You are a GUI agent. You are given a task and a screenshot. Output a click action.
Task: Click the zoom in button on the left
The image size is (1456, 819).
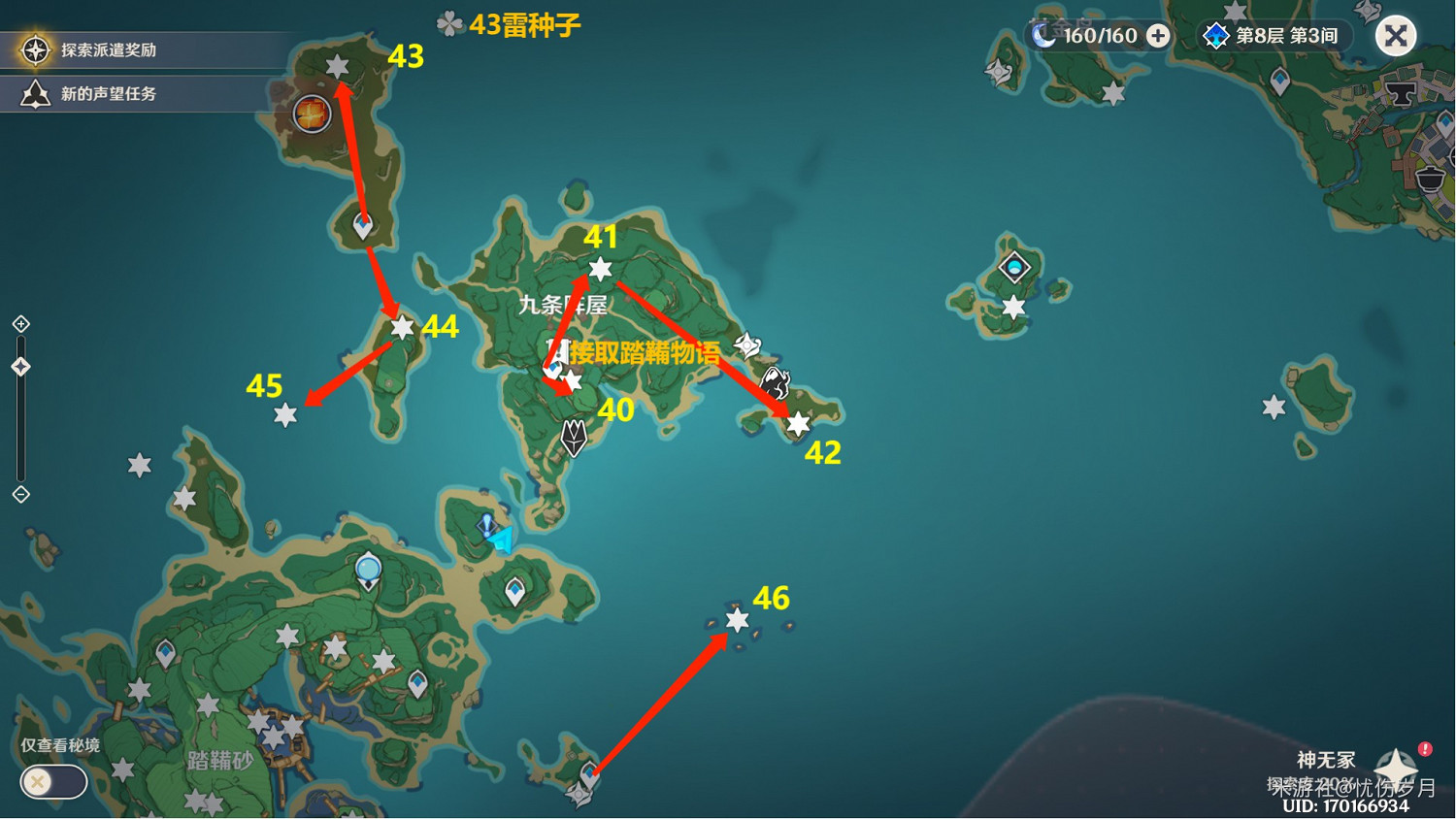point(19,324)
